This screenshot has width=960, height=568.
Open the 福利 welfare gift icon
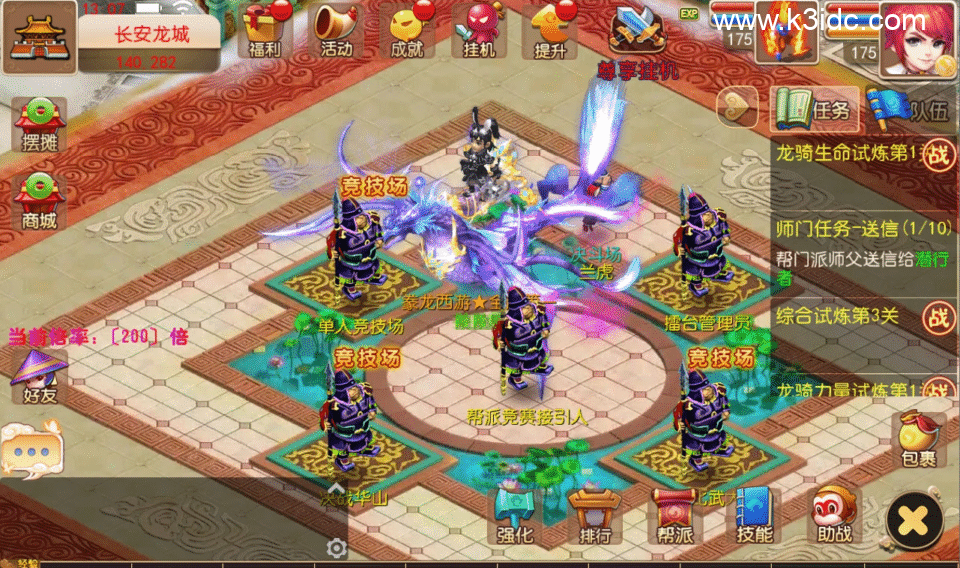click(264, 30)
